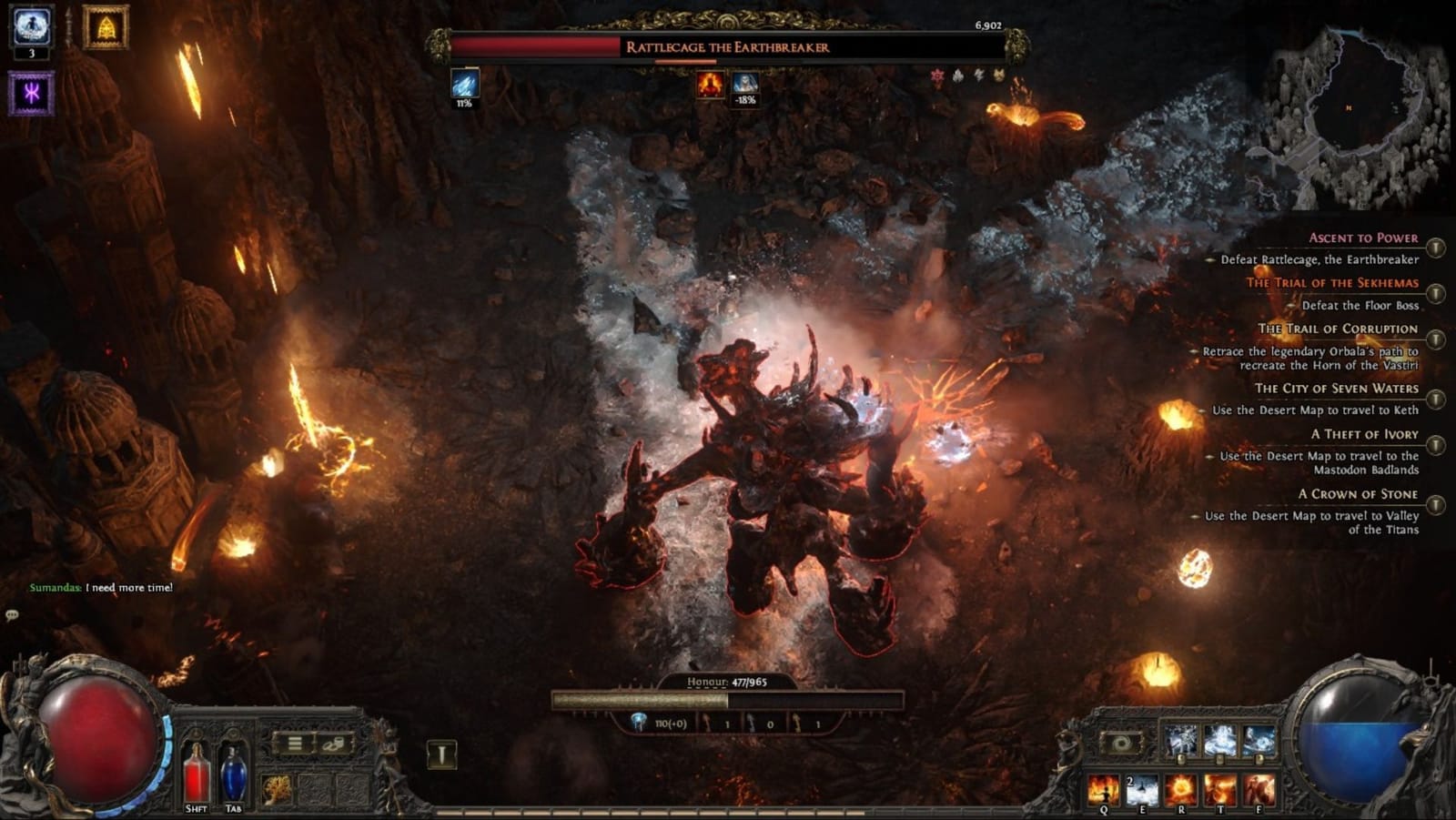Open the game options menu icon
This screenshot has width=1456, height=820.
293,744
